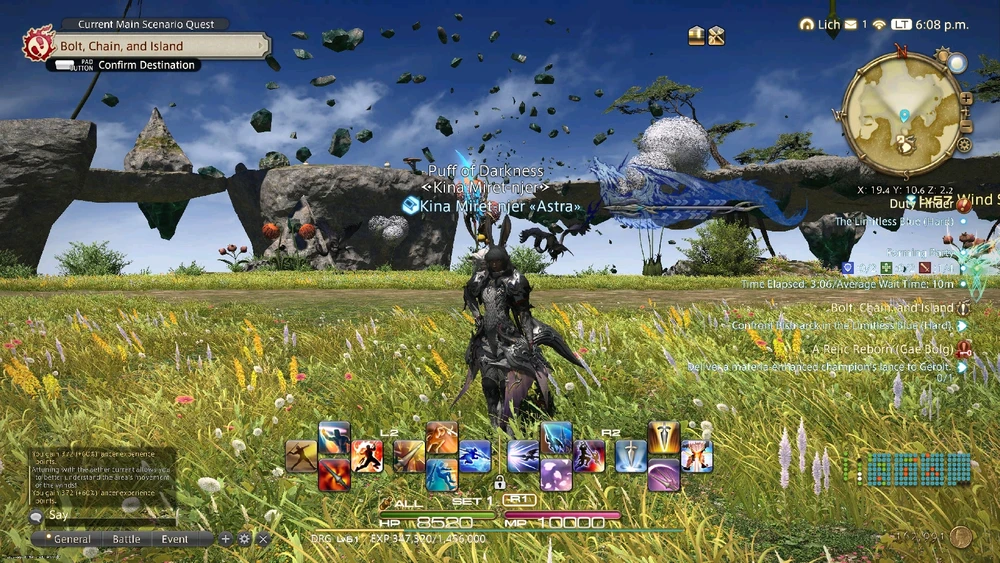Viewport: 1000px width, 563px height.
Task: Click the gil coin currency icon
Action: coord(961,537)
